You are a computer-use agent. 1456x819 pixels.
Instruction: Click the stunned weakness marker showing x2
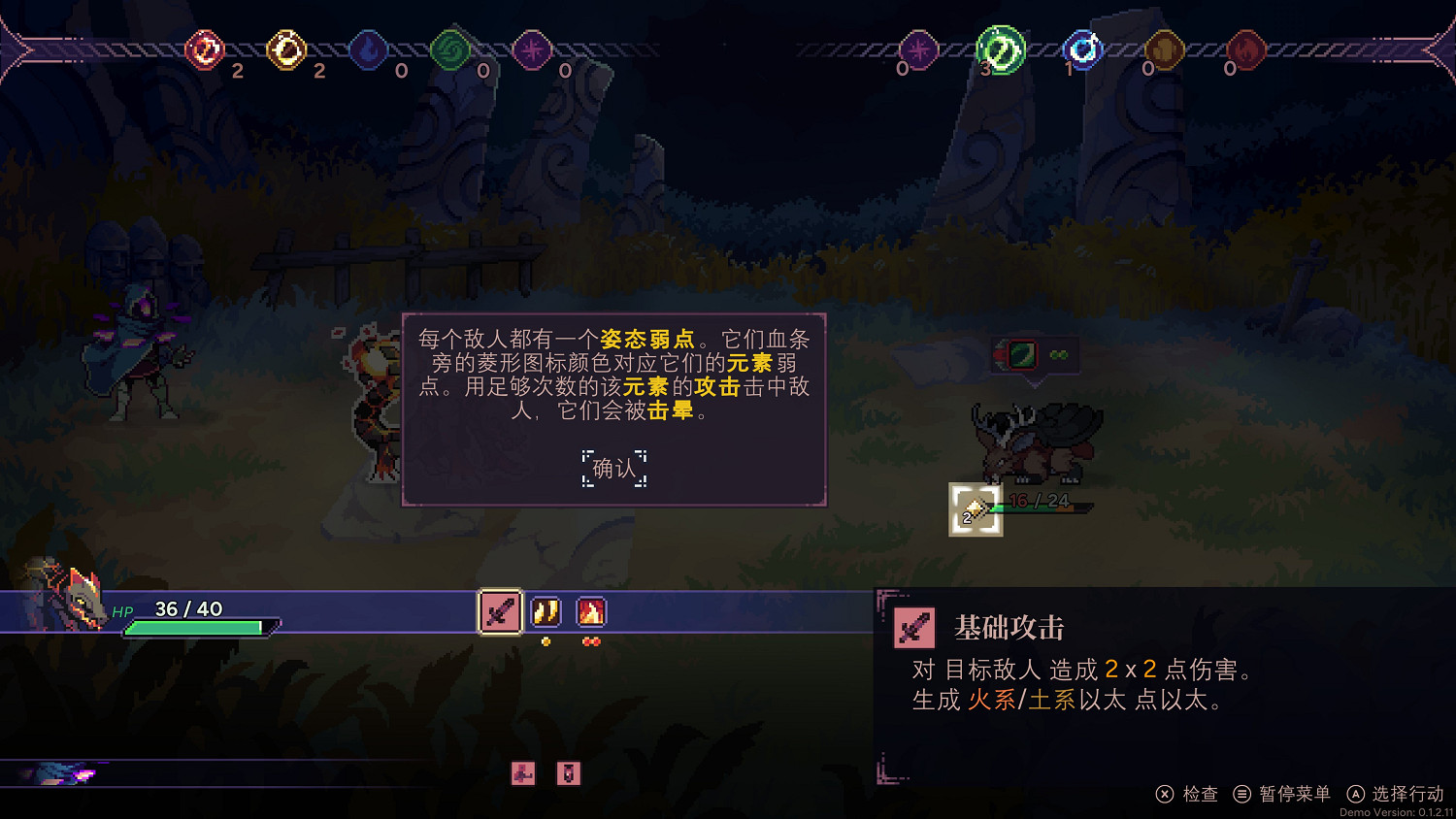pos(974,508)
